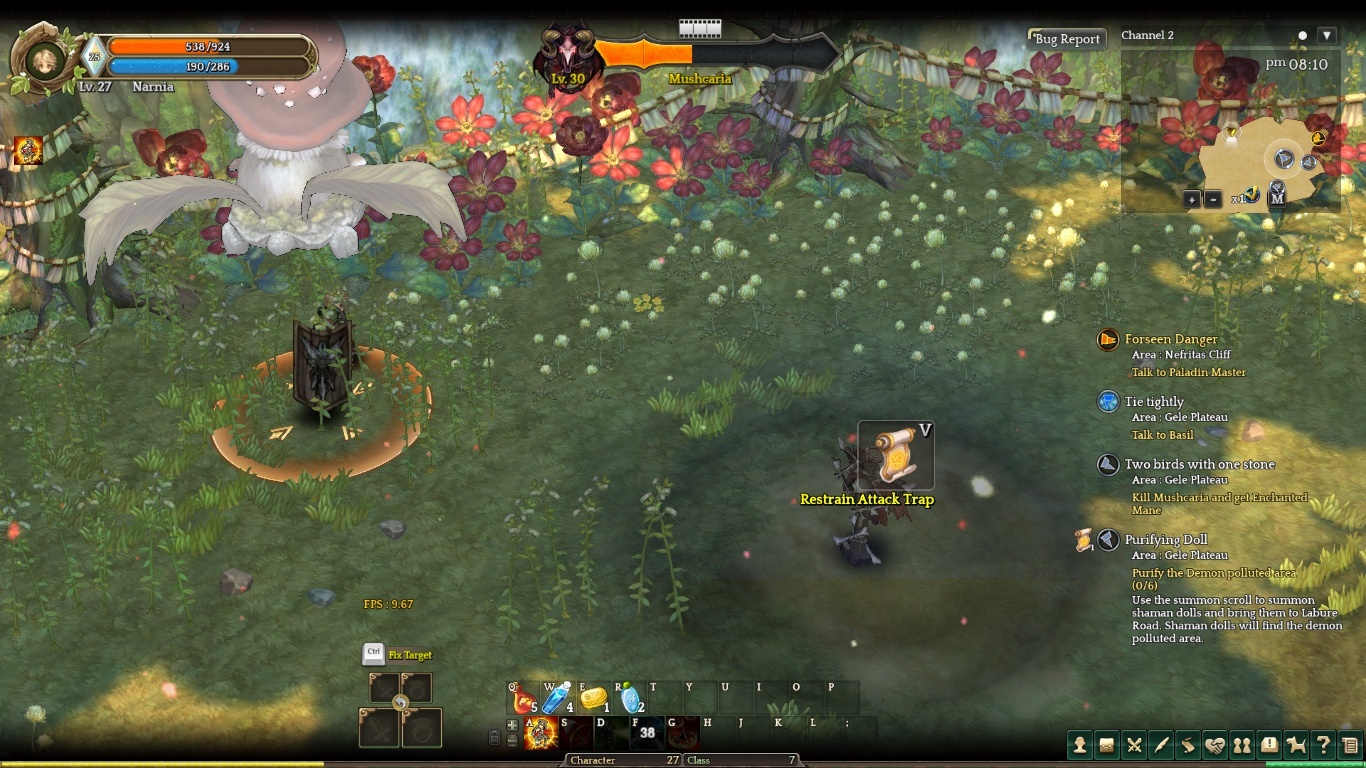This screenshot has width=1366, height=768.
Task: Use the Purifying Doll quest scroll icon
Action: [1083, 540]
